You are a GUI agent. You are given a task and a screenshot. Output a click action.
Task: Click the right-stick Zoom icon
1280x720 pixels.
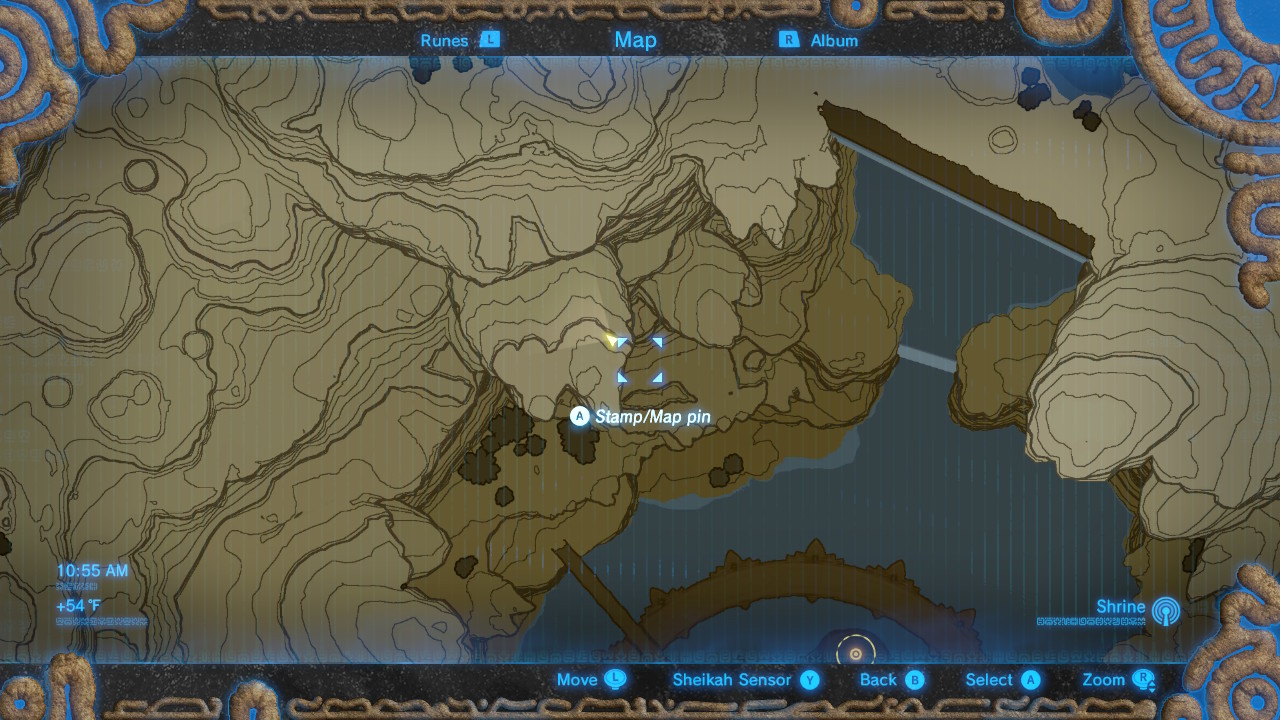1143,679
